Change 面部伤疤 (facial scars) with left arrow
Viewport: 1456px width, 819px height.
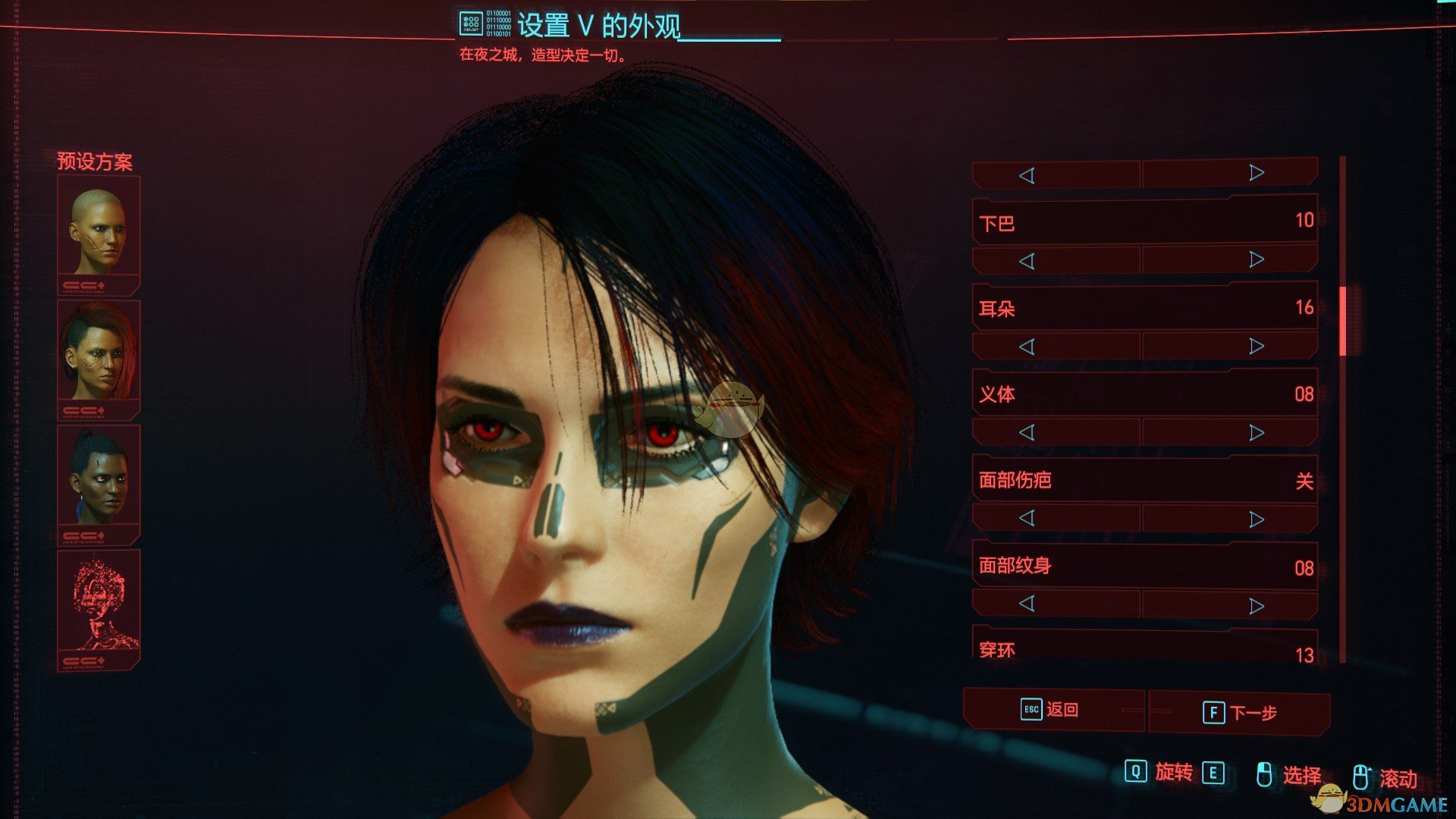pyautogui.click(x=1027, y=519)
